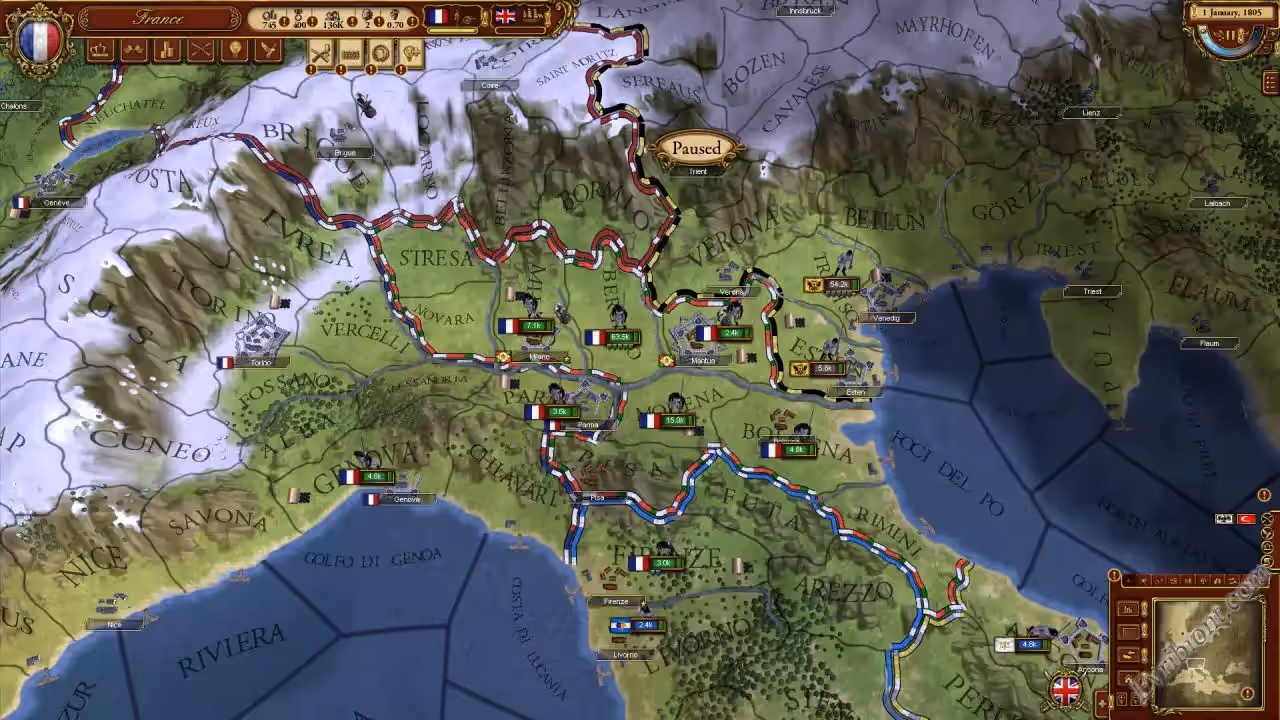Select the British flag naval indicator
Screen dimensions: 1280x720
click(506, 16)
